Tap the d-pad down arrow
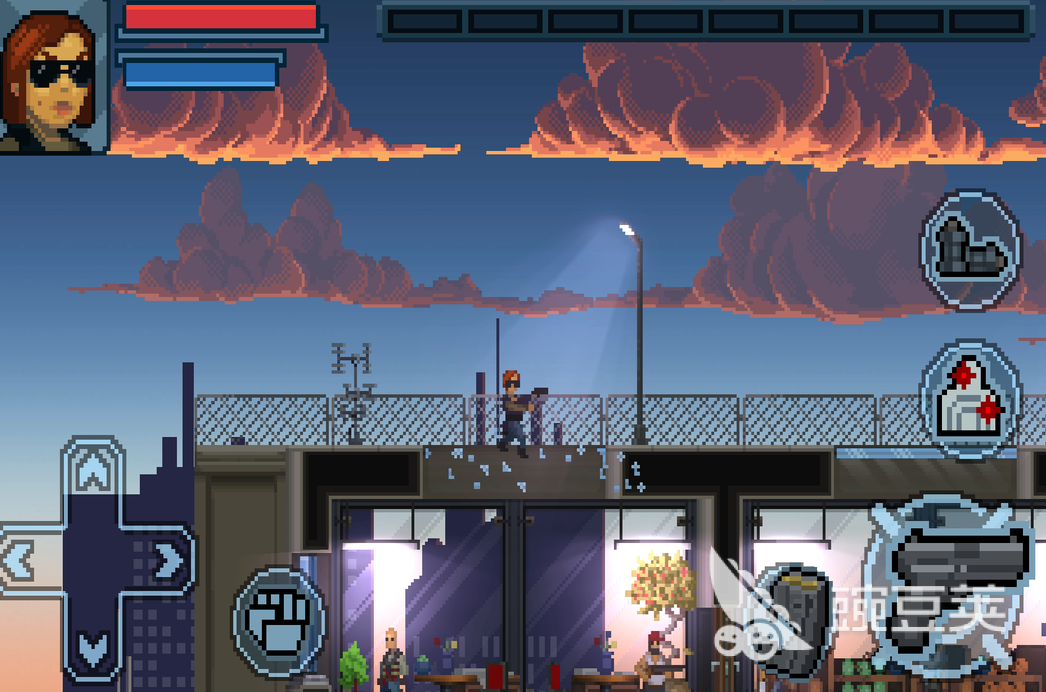Viewport: 1046px width, 692px height. pyautogui.click(x=93, y=647)
